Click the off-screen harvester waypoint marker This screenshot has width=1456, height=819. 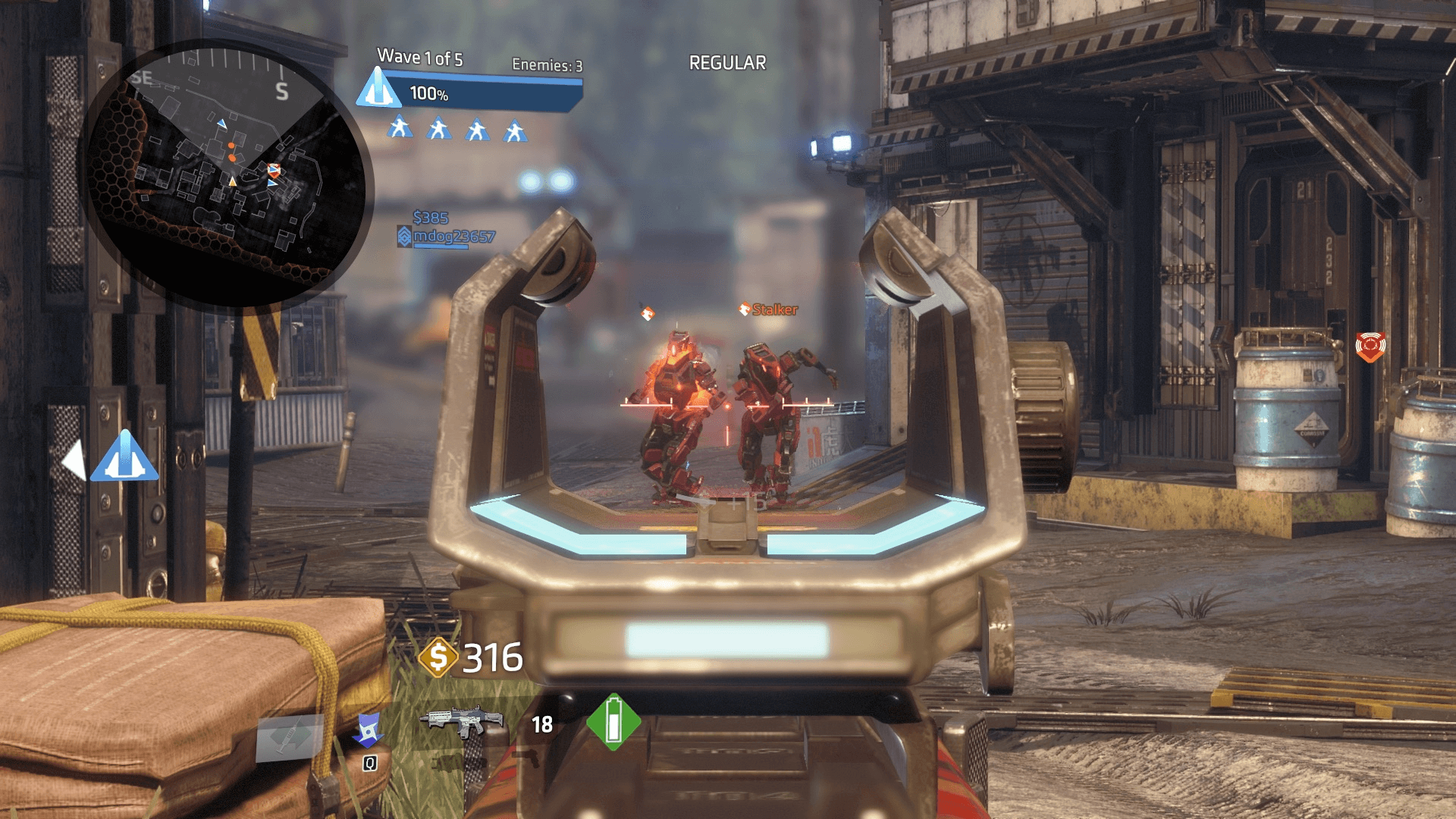(125, 457)
